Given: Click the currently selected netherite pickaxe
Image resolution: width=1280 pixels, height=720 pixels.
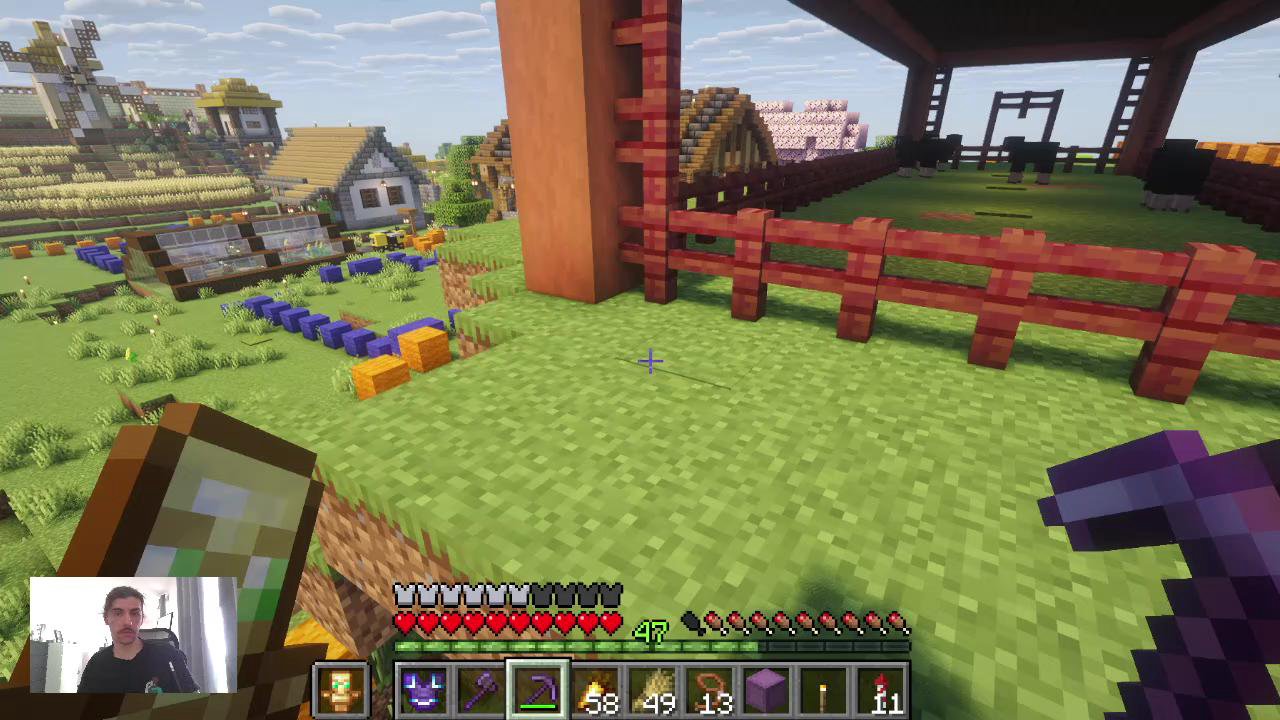Looking at the screenshot, I should [x=539, y=688].
